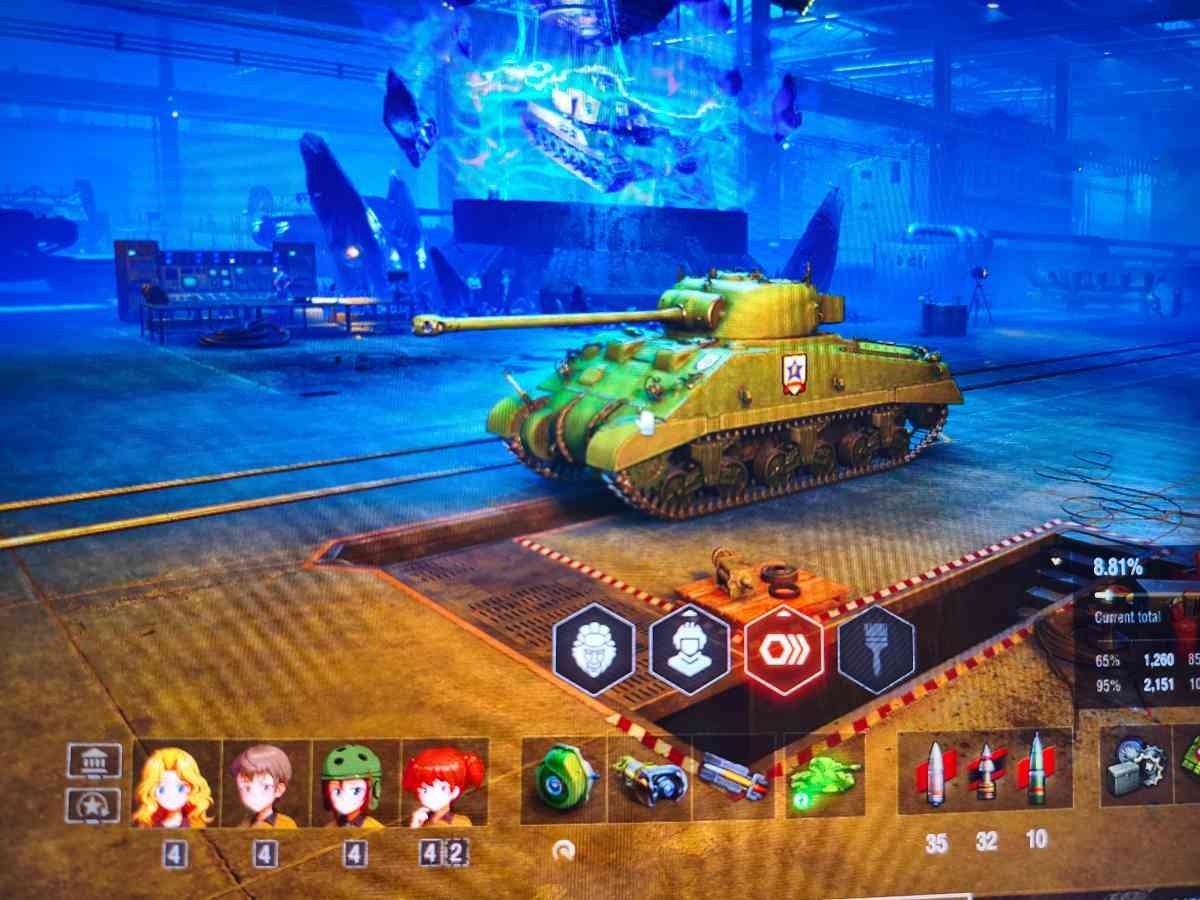Choose the brown-haired crew member portrait
This screenshot has width=1200, height=900.
click(265, 783)
